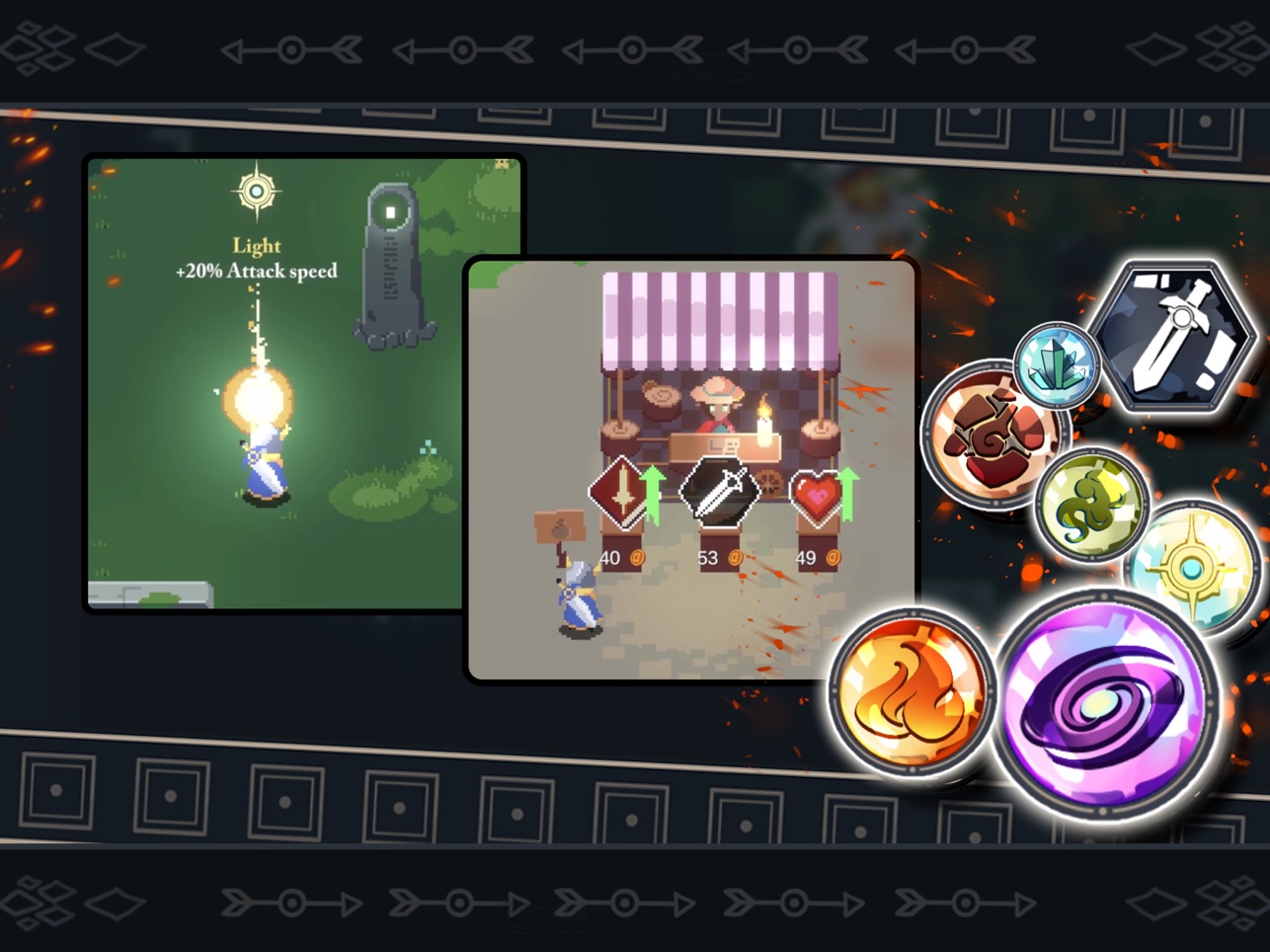Pick the heart upgrade costing 49
This screenshot has width=1270, height=952.
coord(817,496)
